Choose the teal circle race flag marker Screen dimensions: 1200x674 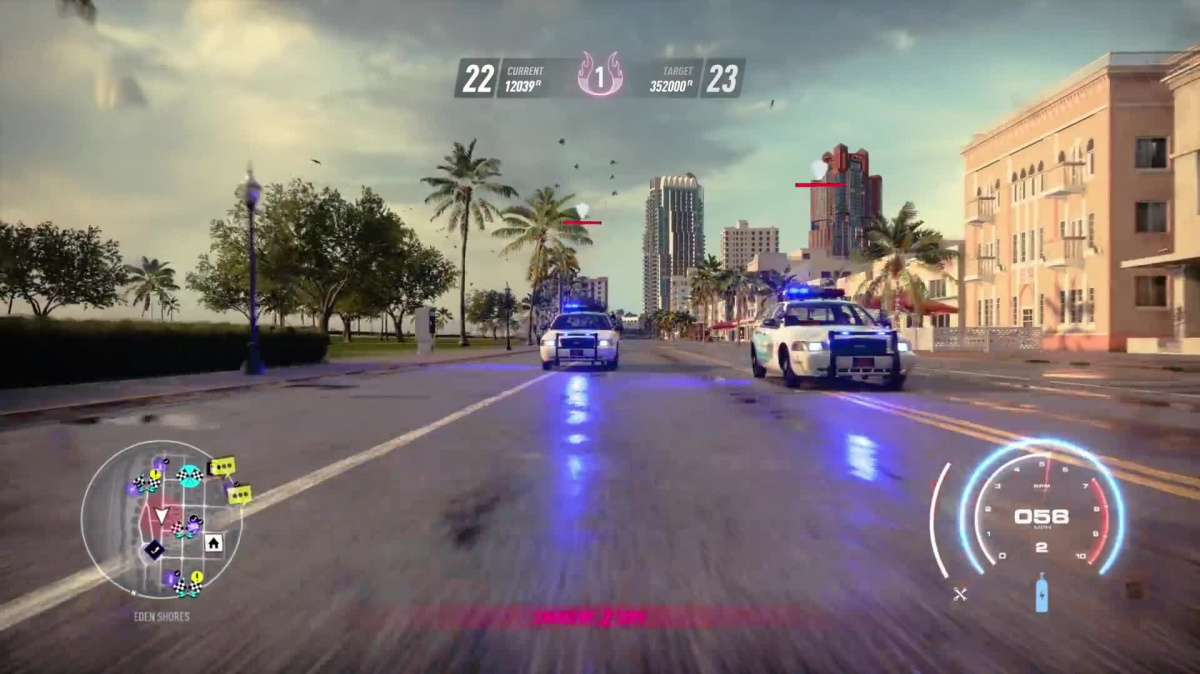click(x=188, y=475)
